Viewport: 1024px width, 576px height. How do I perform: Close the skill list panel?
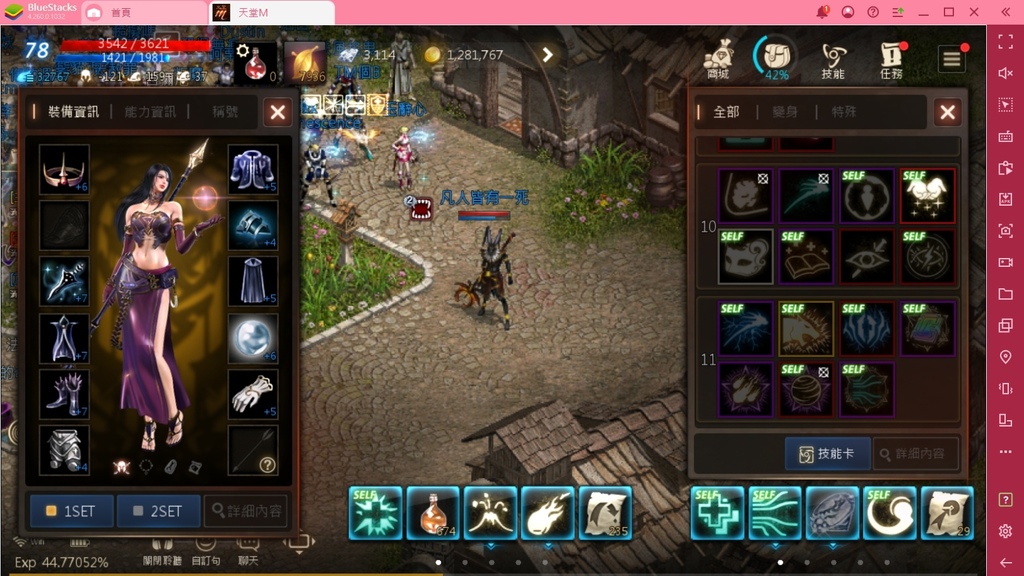point(947,112)
